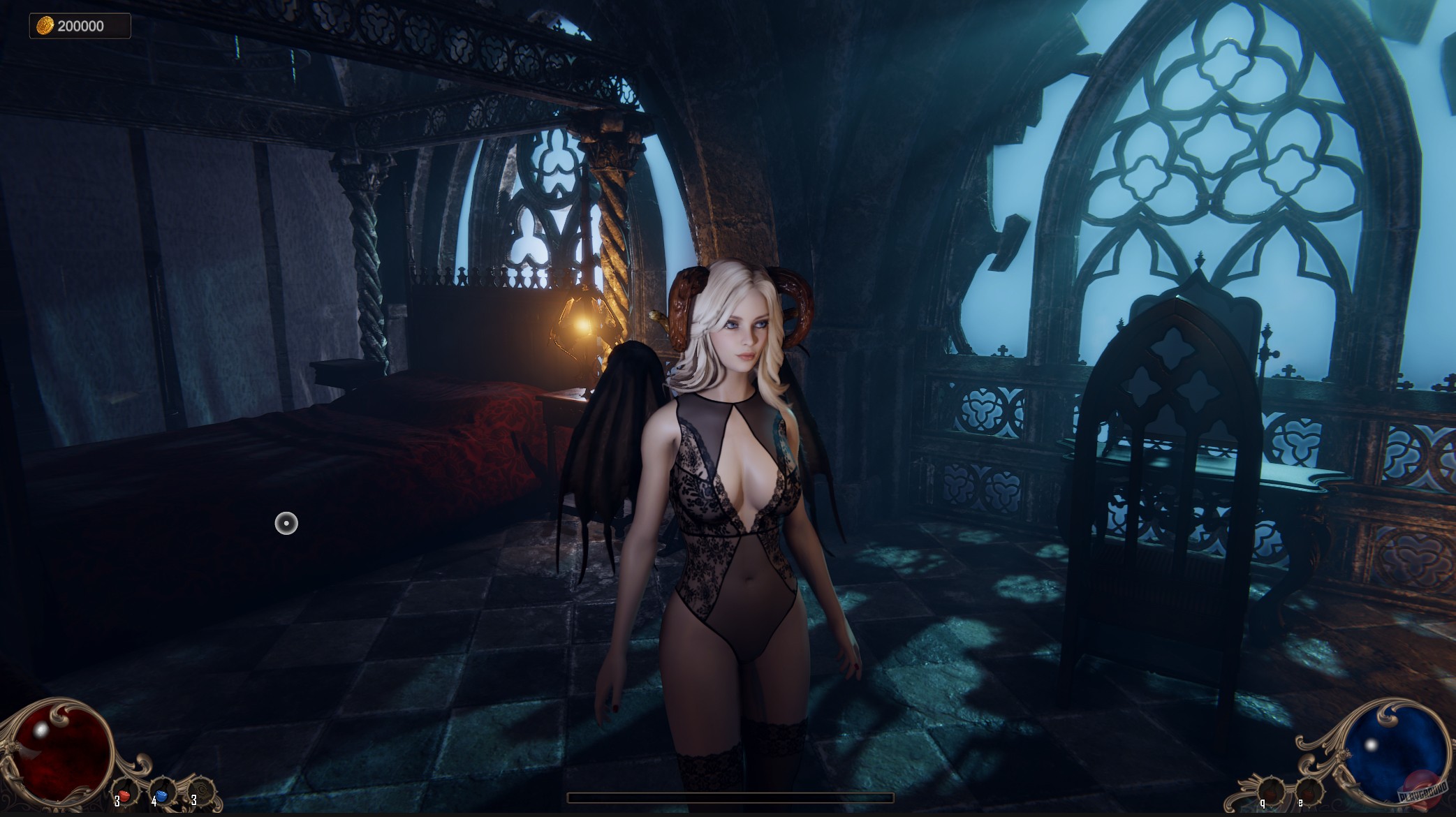This screenshot has width=1456, height=817.
Task: Click the blue mana potion slot showing 4
Action: (x=161, y=793)
